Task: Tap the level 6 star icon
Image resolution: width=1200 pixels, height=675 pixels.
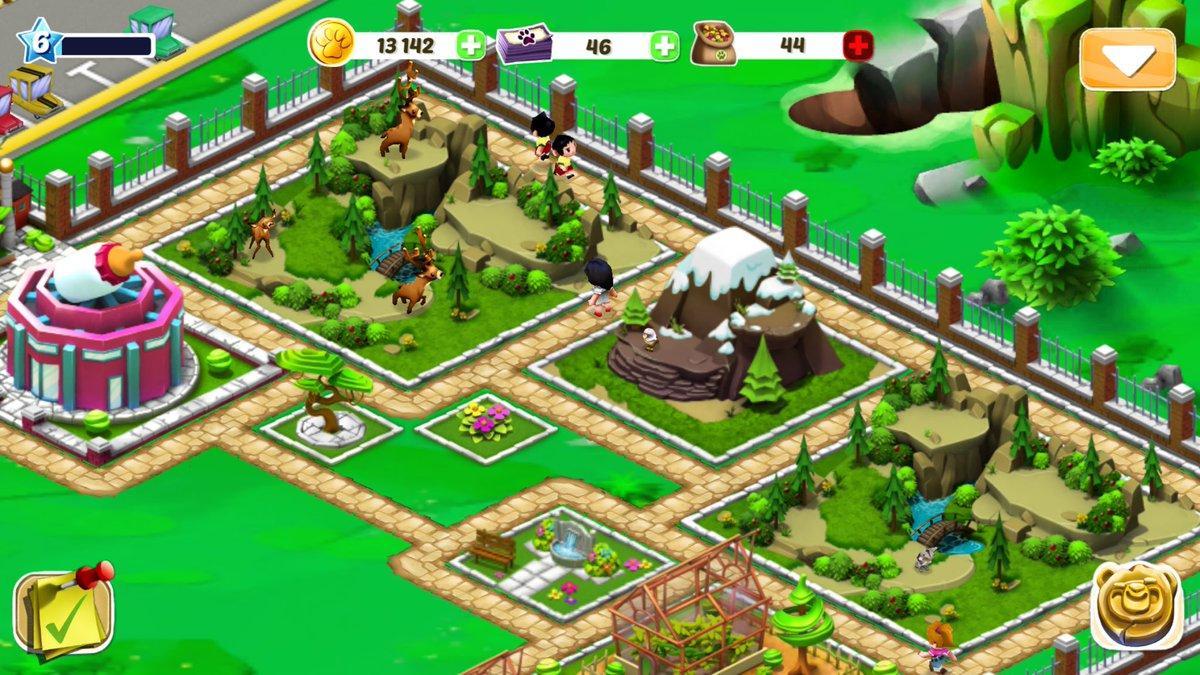Action: (x=37, y=43)
